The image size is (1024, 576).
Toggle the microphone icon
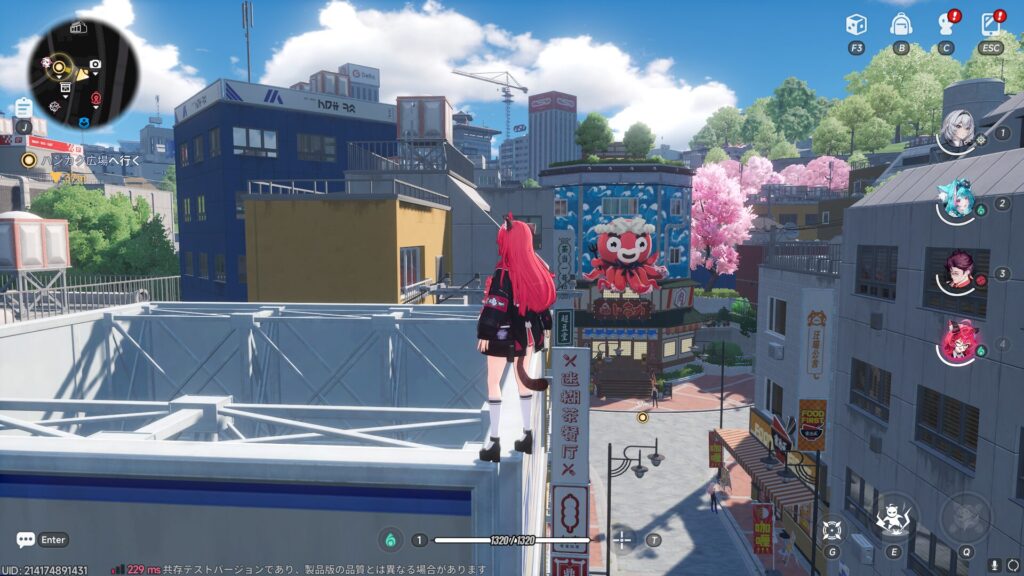[x=993, y=565]
